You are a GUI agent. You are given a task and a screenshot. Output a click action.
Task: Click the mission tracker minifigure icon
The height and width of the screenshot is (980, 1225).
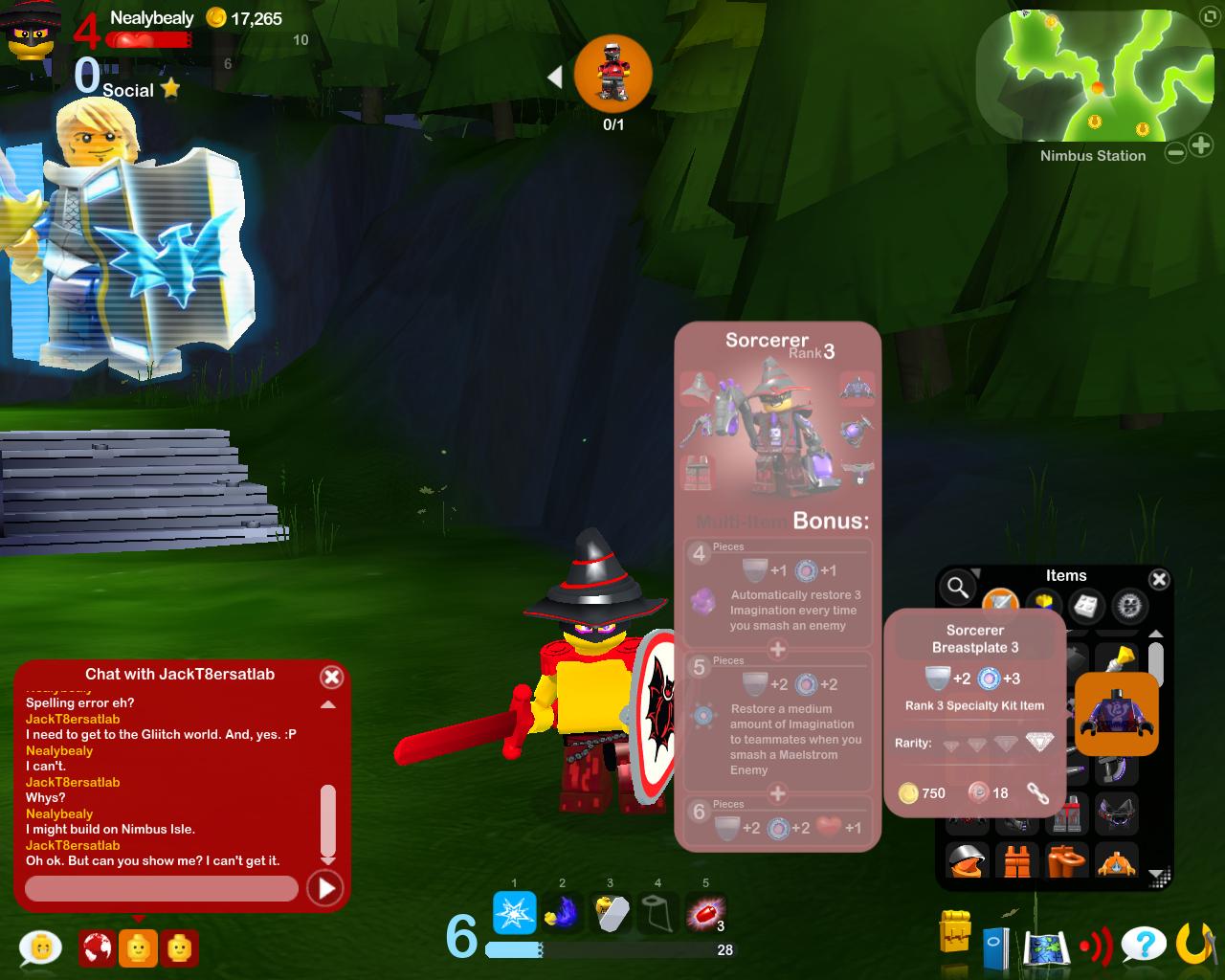(612, 75)
